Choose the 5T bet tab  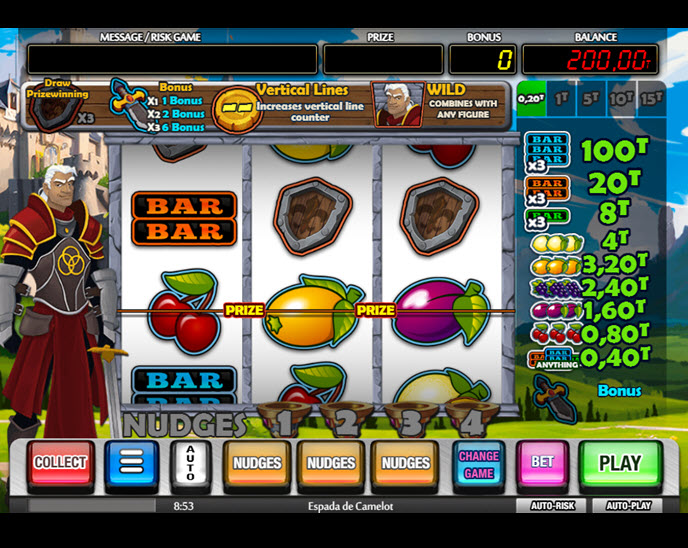point(591,99)
